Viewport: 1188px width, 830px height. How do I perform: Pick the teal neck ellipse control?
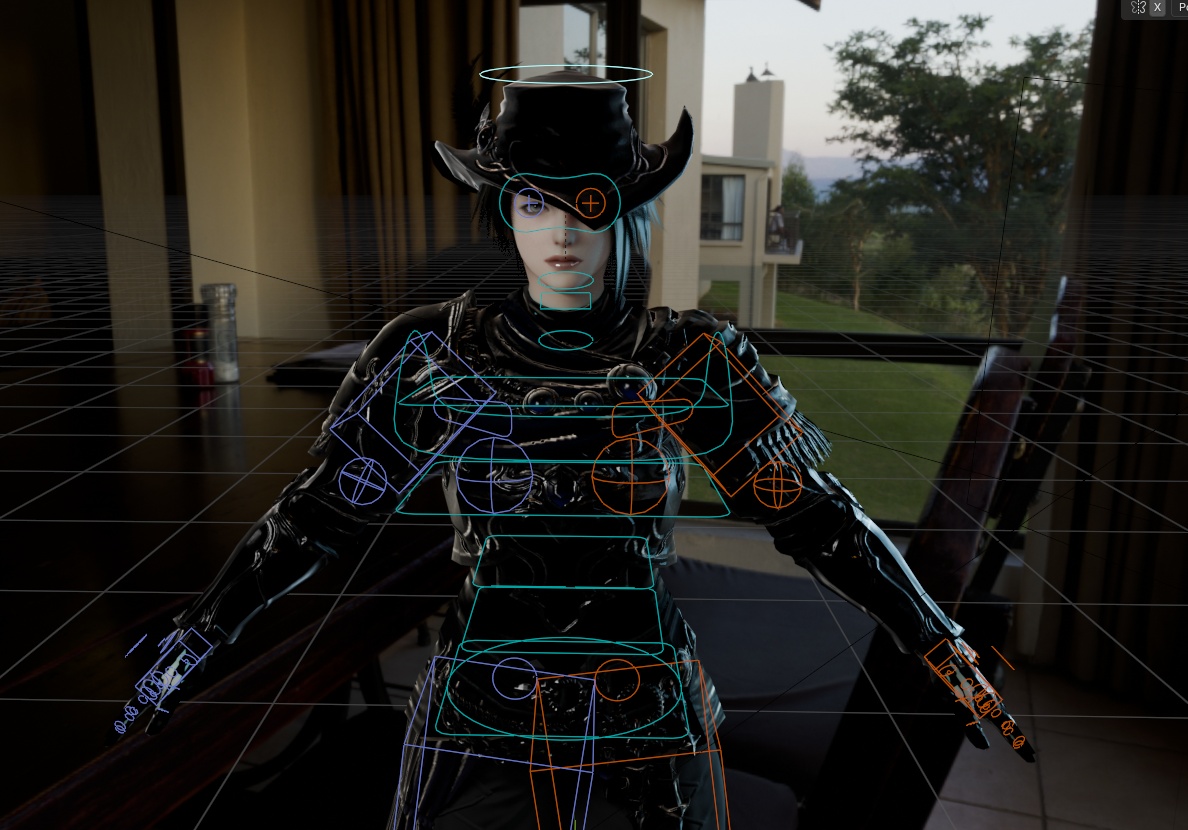(x=565, y=340)
